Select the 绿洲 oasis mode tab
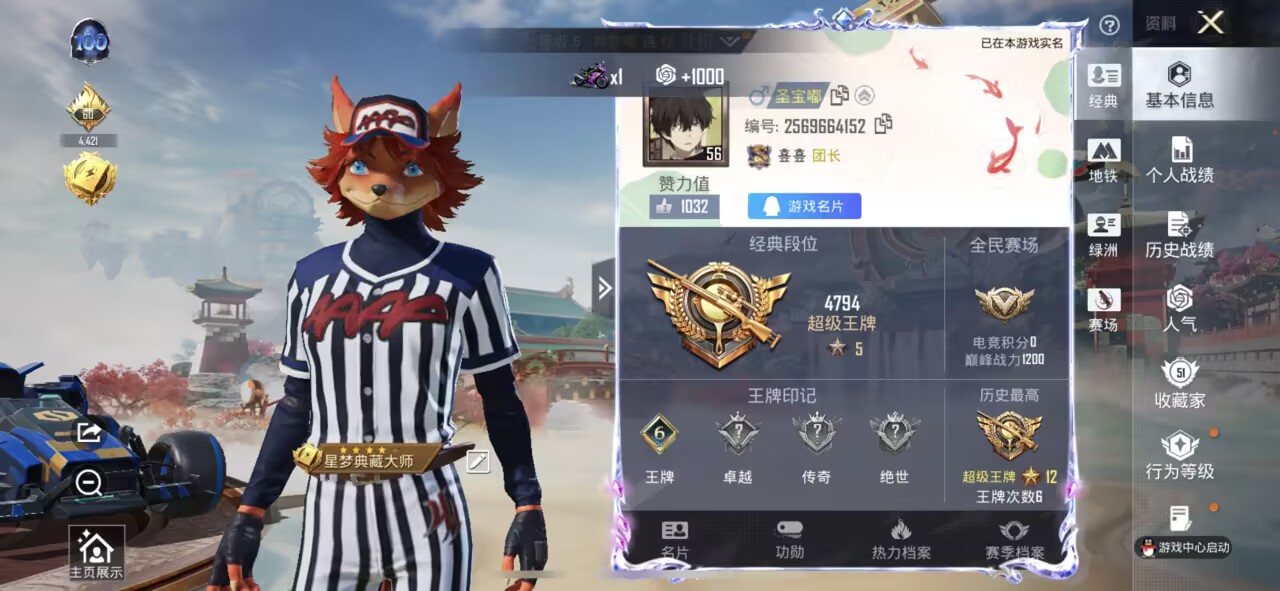This screenshot has width=1280, height=591. click(x=1104, y=235)
